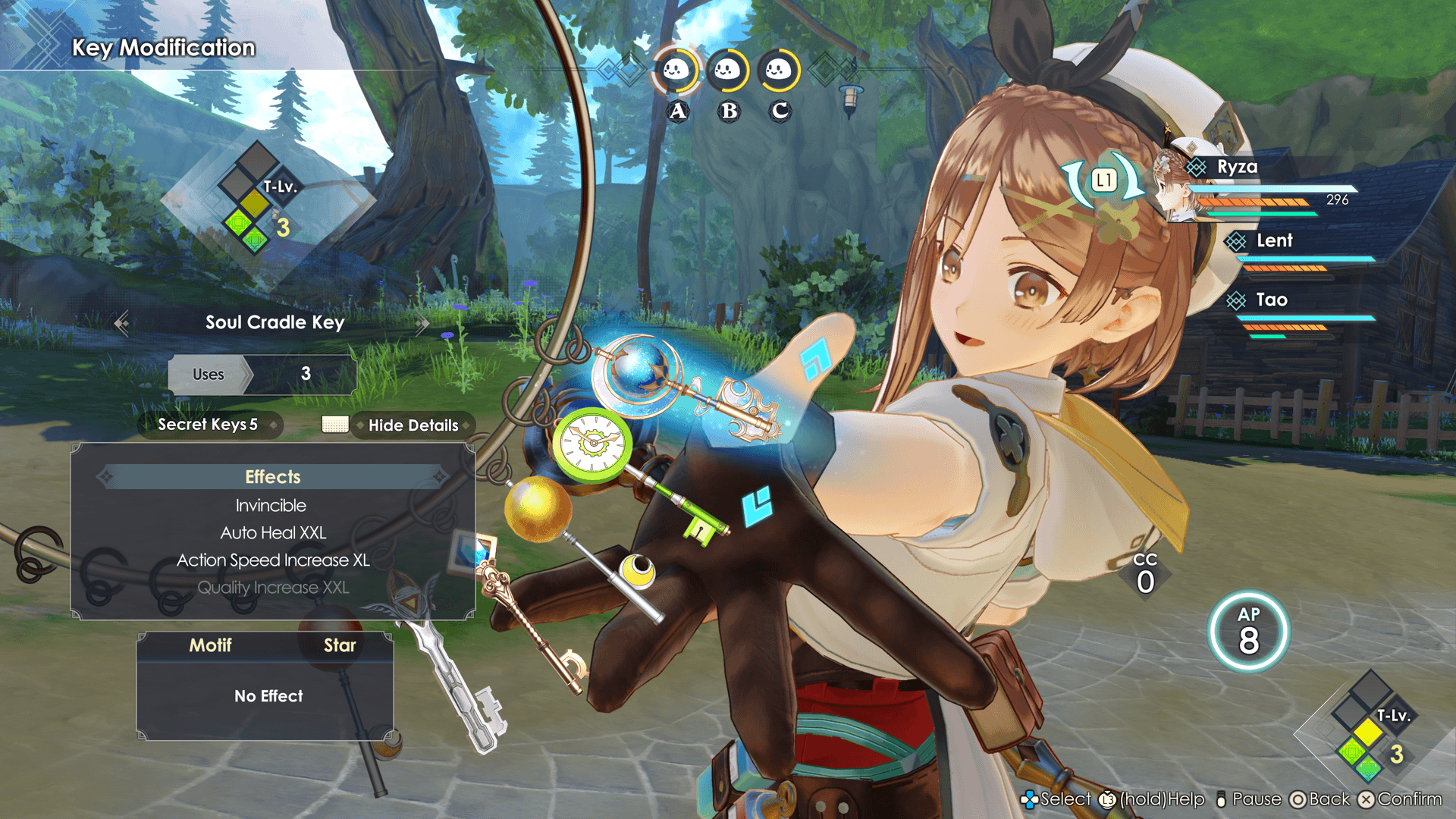Pick the Action Speed Increase XL effect
The height and width of the screenshot is (819, 1456).
click(273, 560)
